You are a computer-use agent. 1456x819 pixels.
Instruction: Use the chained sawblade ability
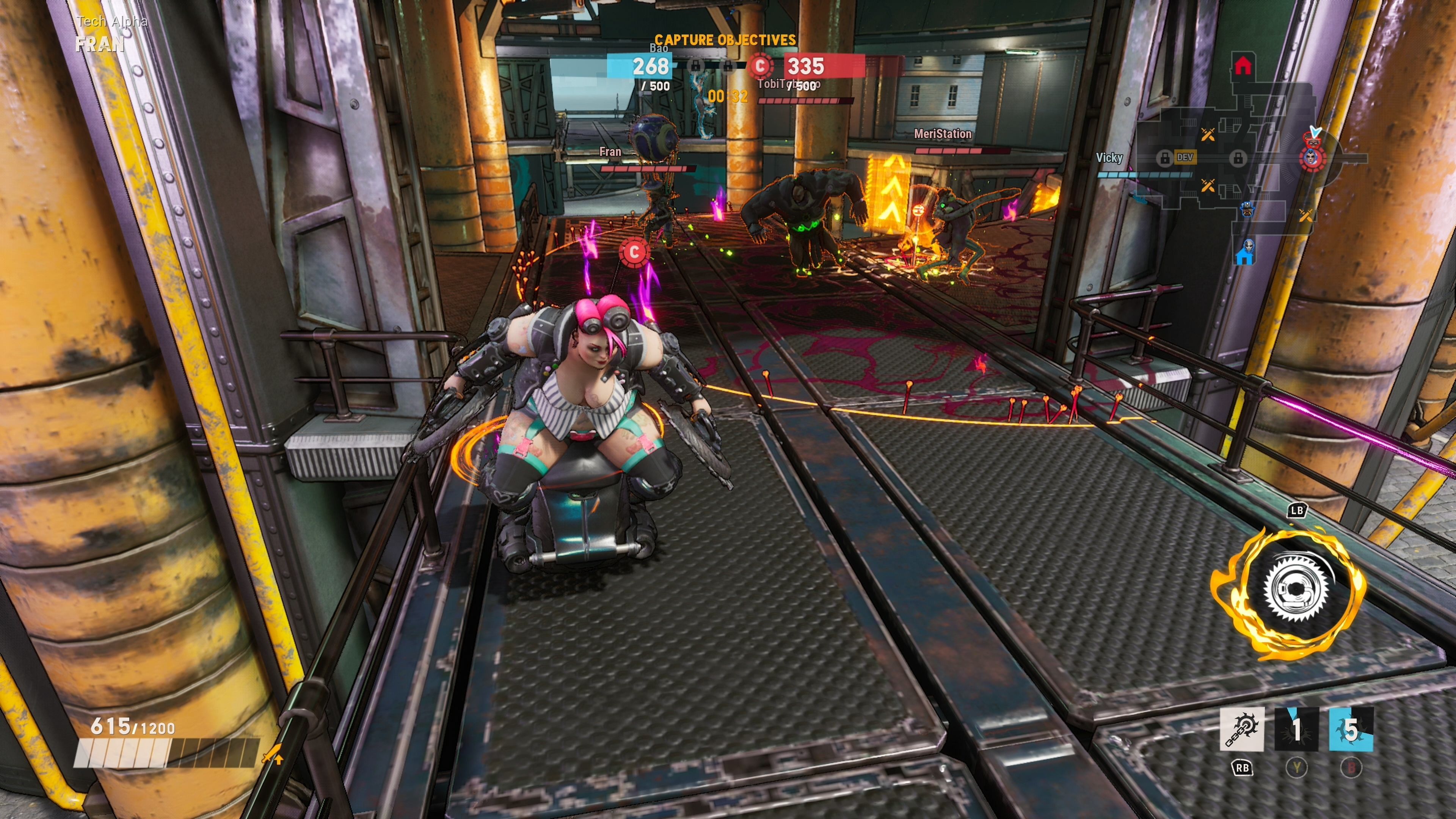pos(1242,729)
